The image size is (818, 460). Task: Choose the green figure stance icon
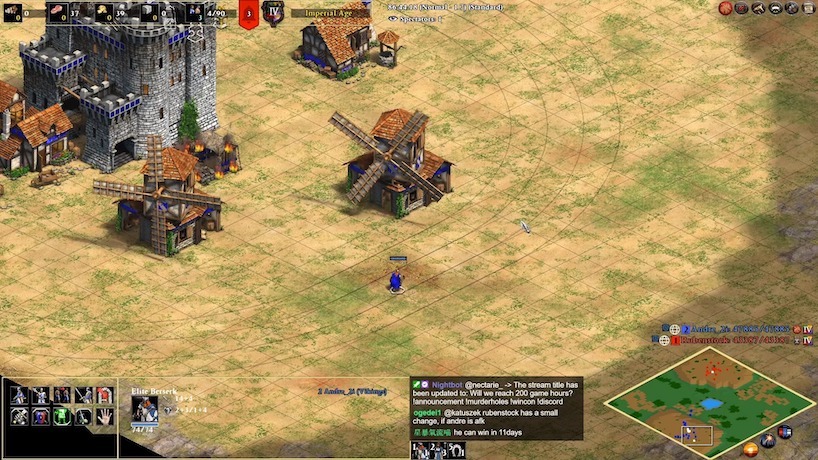coord(61,416)
